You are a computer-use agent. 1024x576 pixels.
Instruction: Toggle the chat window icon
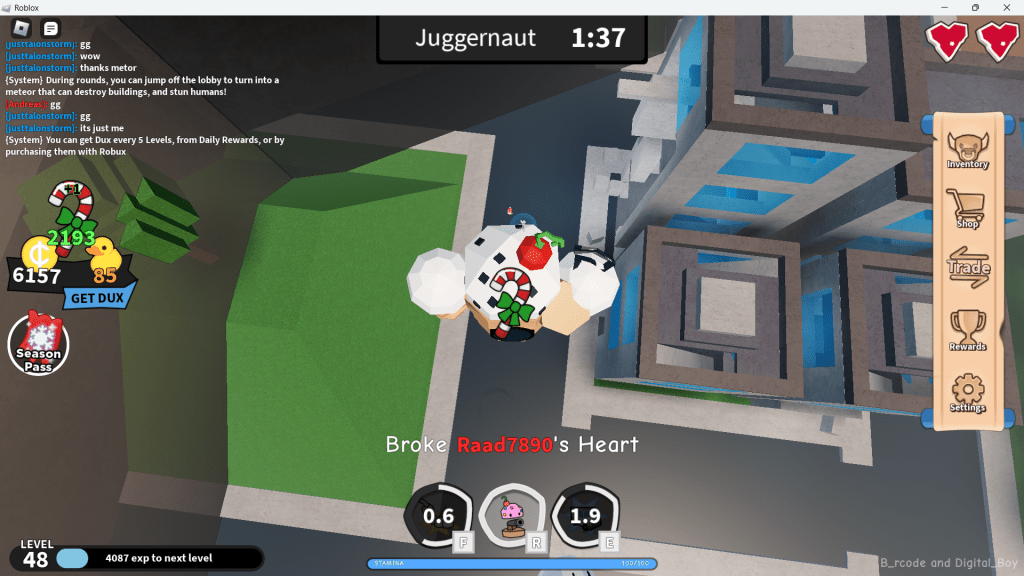click(51, 28)
